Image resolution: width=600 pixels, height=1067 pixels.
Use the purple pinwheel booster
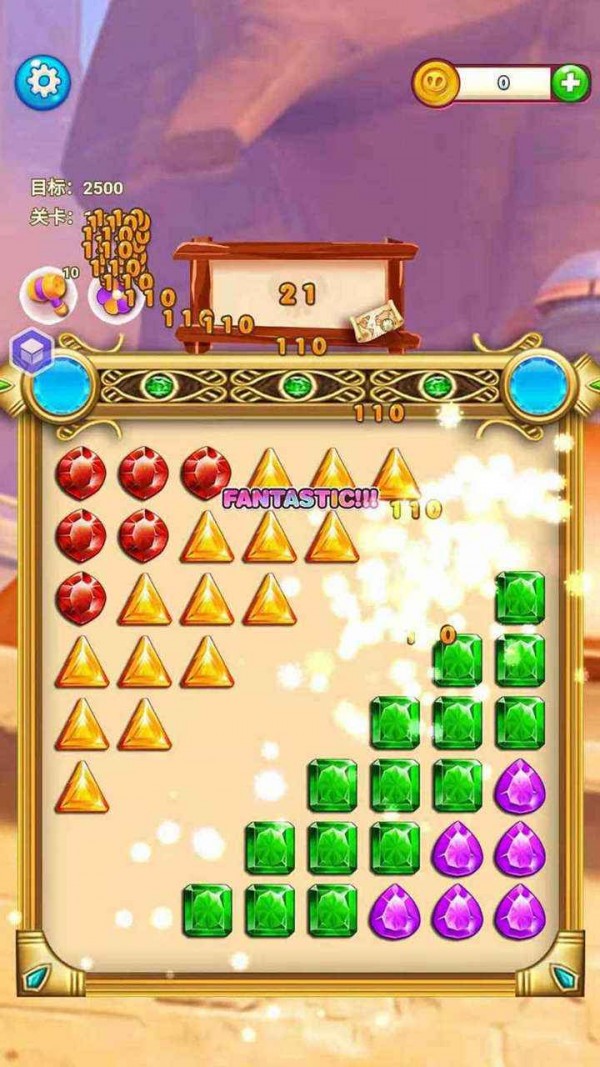pos(111,293)
